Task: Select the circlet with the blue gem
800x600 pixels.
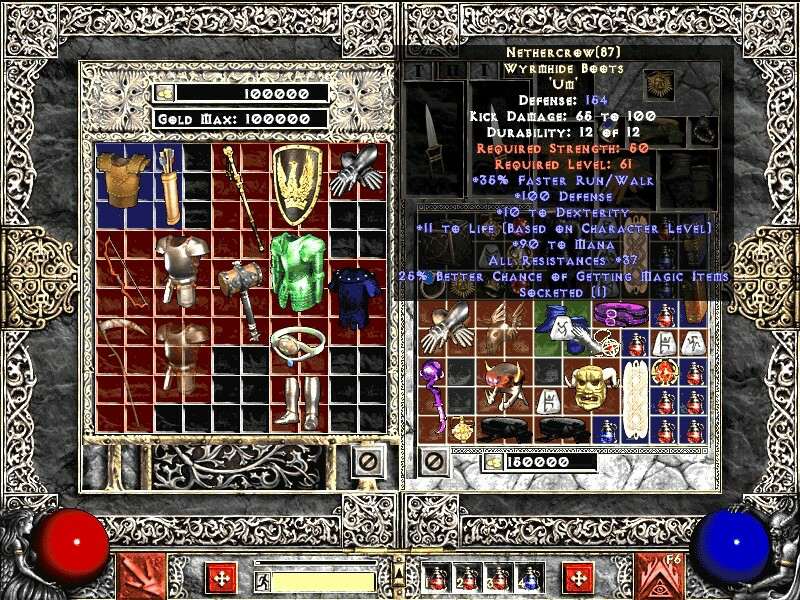Action: [297, 344]
